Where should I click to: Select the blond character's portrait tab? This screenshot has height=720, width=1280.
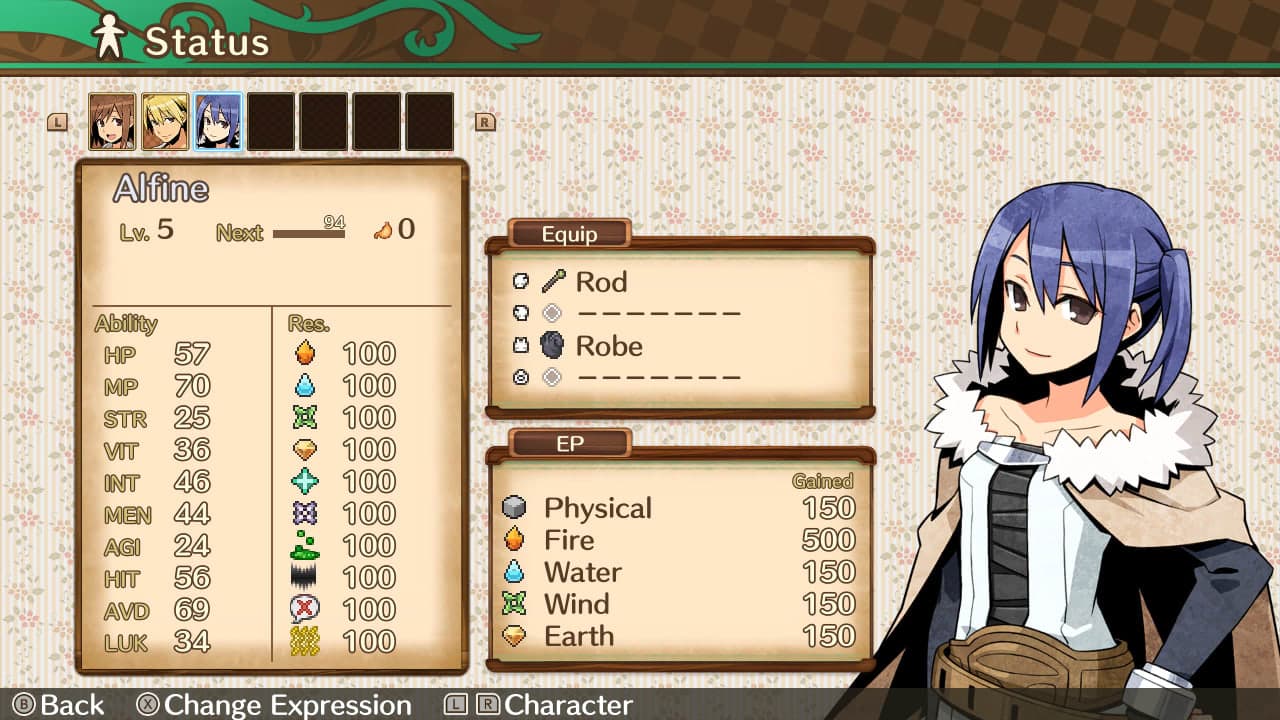coord(165,120)
